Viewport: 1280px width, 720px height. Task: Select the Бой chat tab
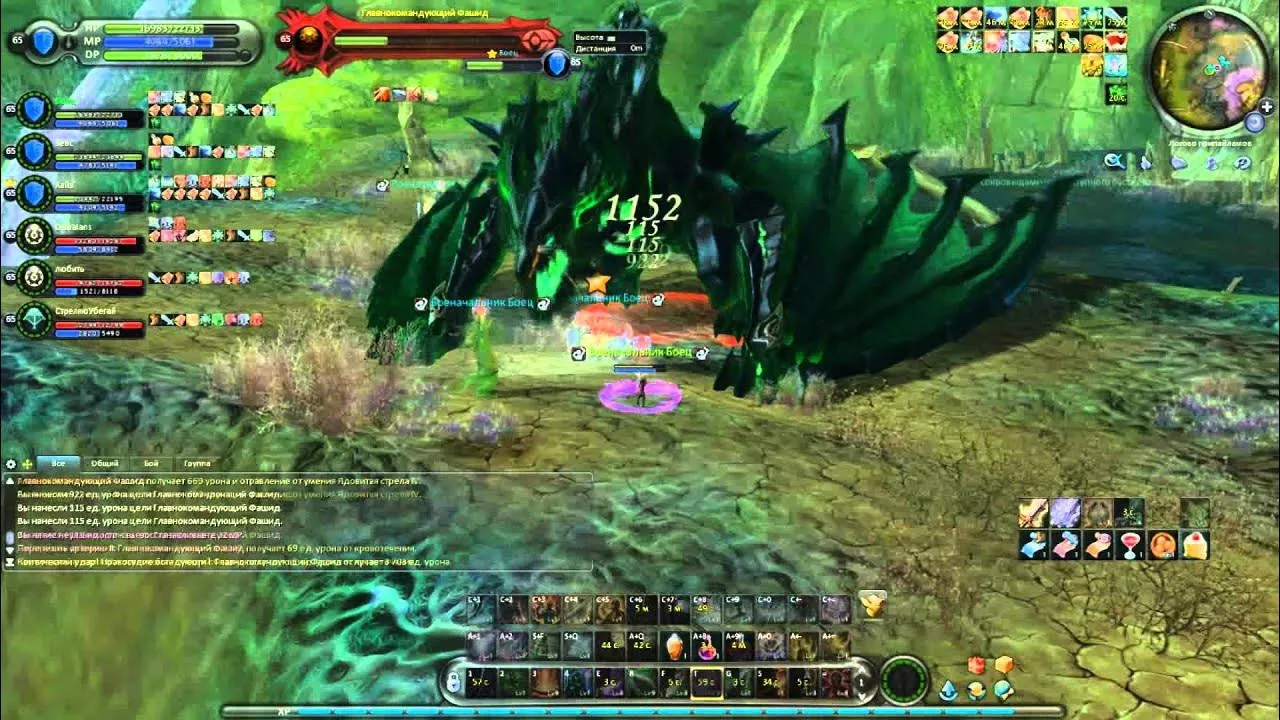(151, 464)
